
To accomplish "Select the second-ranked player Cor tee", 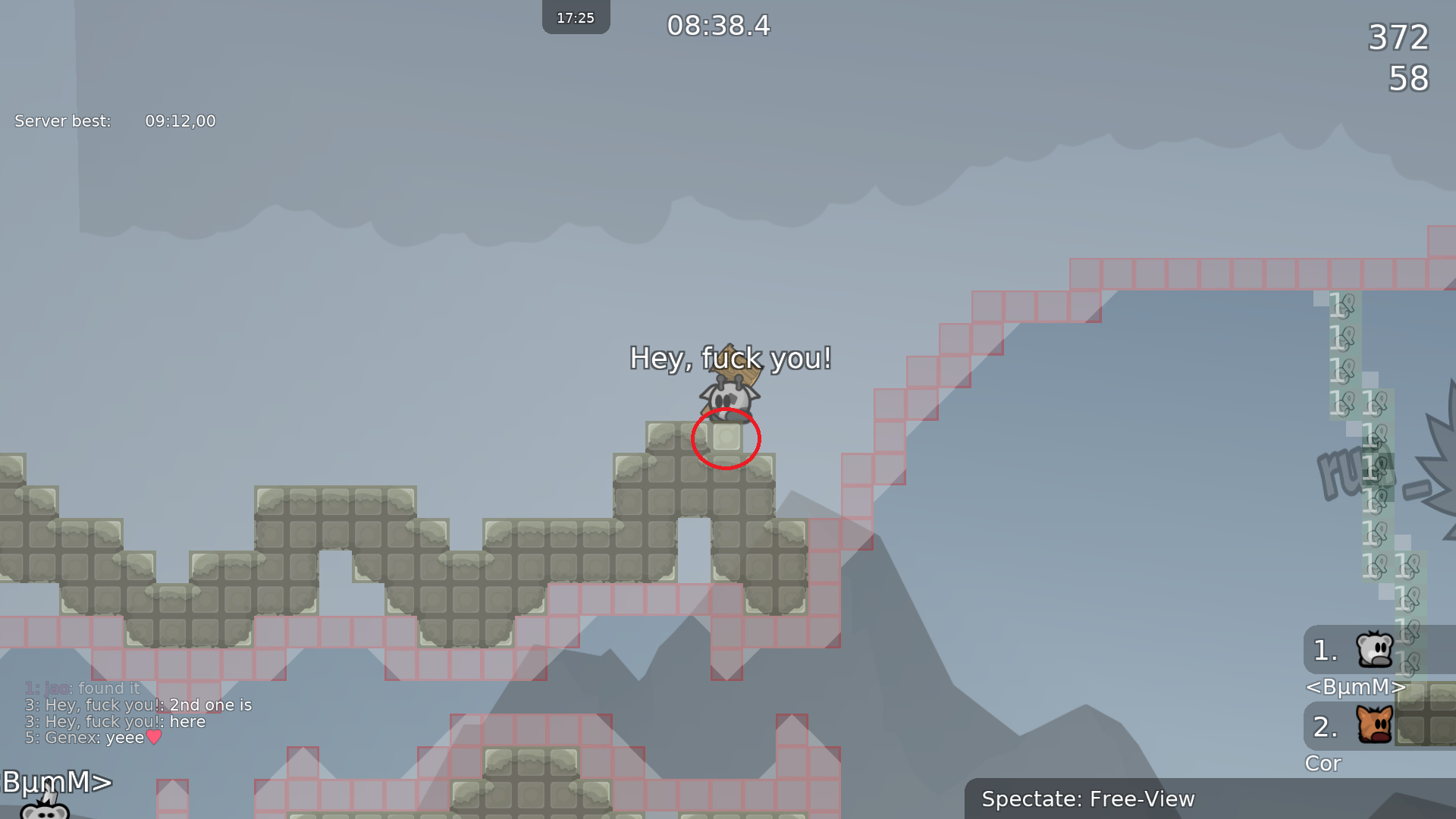I will click(1374, 725).
